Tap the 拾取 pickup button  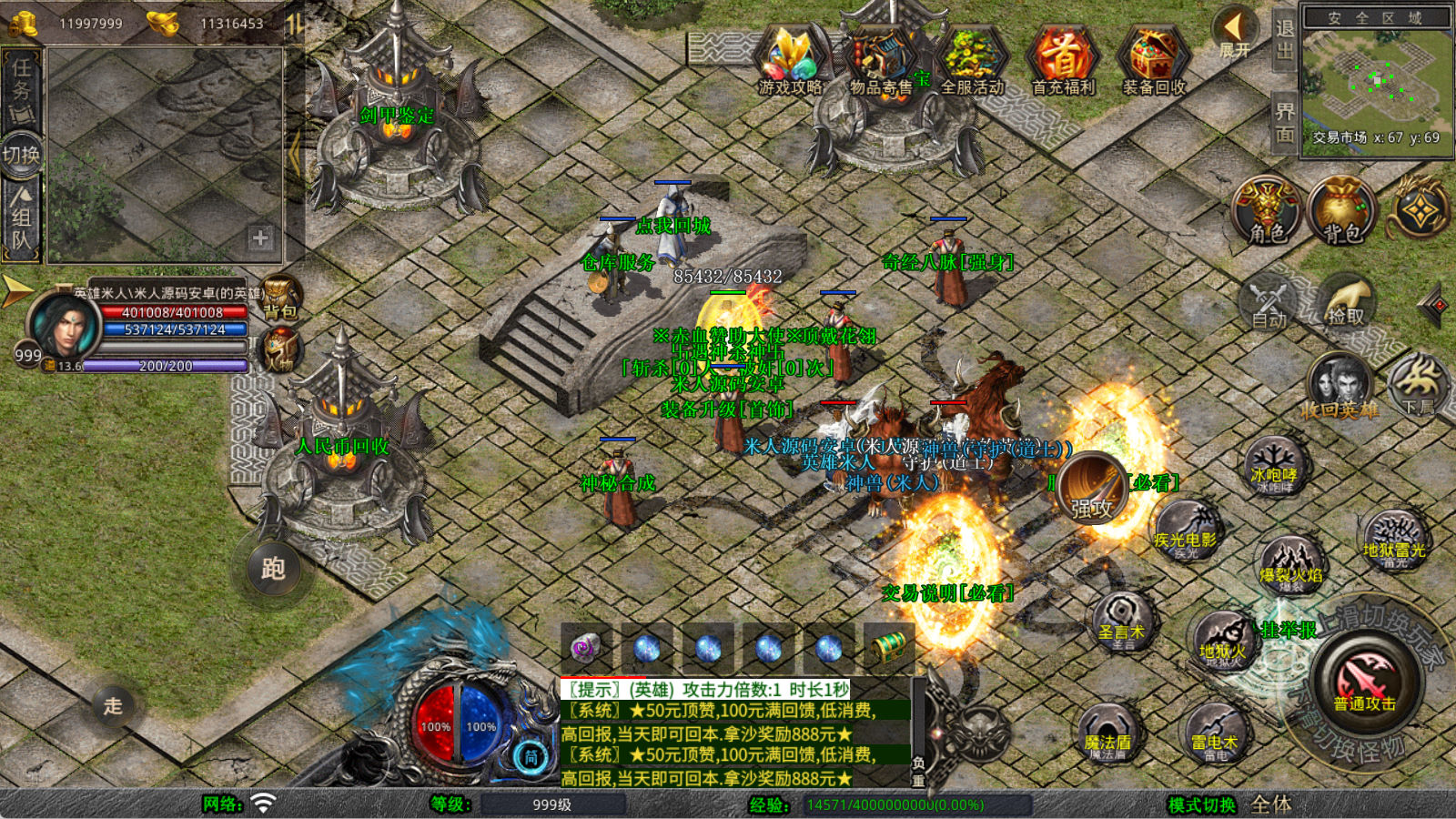pyautogui.click(x=1347, y=302)
